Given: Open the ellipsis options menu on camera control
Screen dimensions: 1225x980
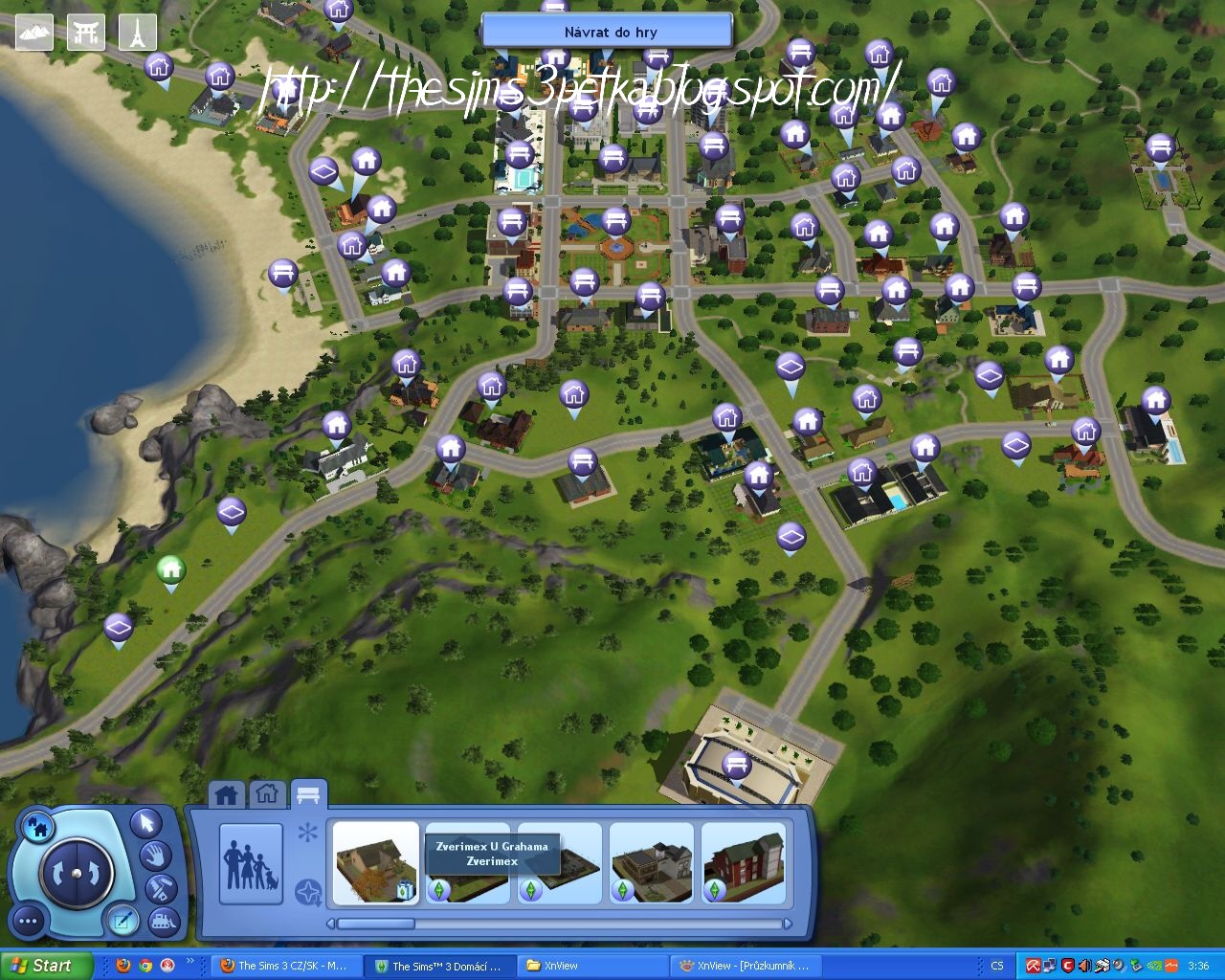Looking at the screenshot, I should pyautogui.click(x=27, y=920).
